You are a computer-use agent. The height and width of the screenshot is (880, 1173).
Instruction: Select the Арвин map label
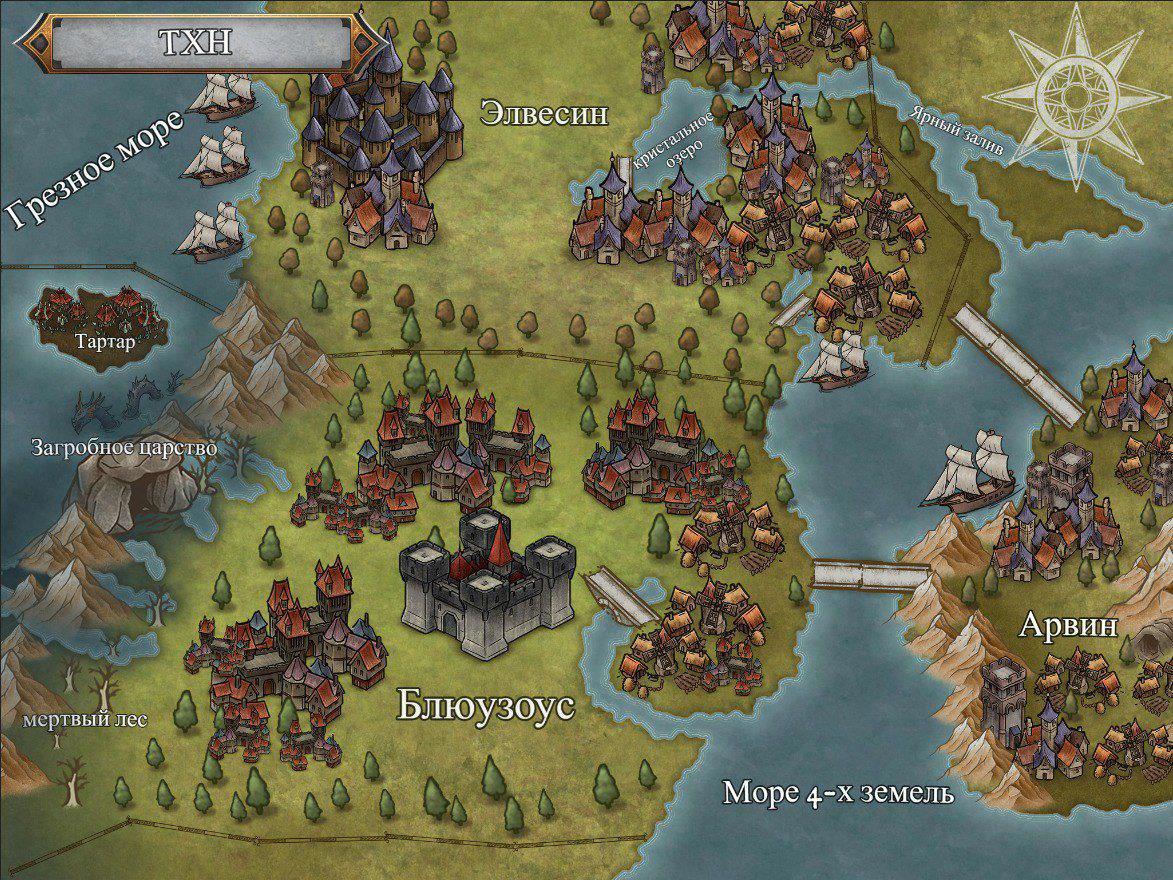[1068, 626]
